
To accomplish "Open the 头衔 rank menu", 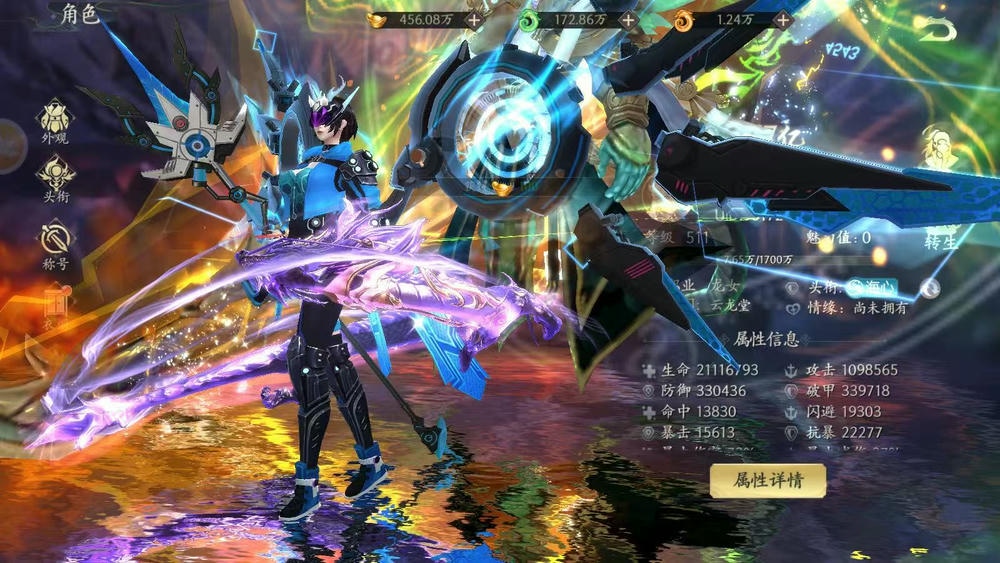I will tap(55, 178).
